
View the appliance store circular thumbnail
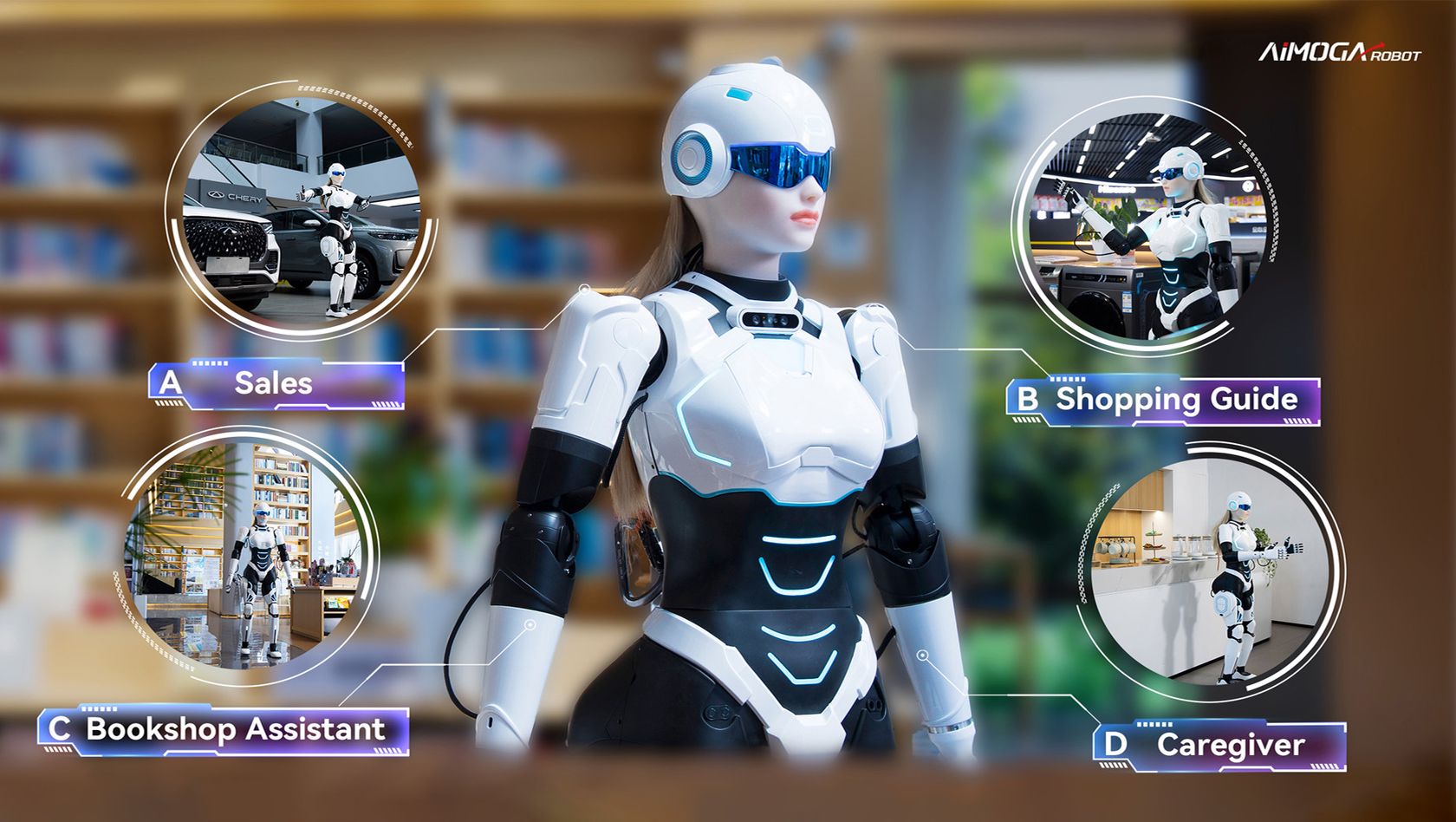[x=1149, y=225]
